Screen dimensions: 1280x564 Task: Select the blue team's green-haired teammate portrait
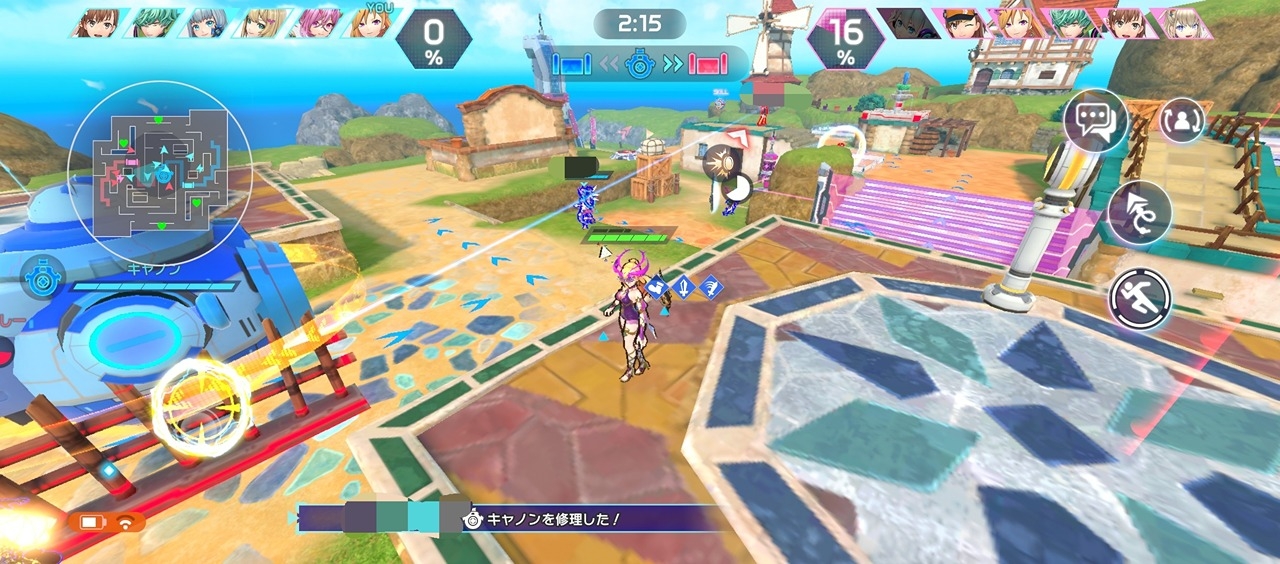pyautogui.click(x=153, y=23)
